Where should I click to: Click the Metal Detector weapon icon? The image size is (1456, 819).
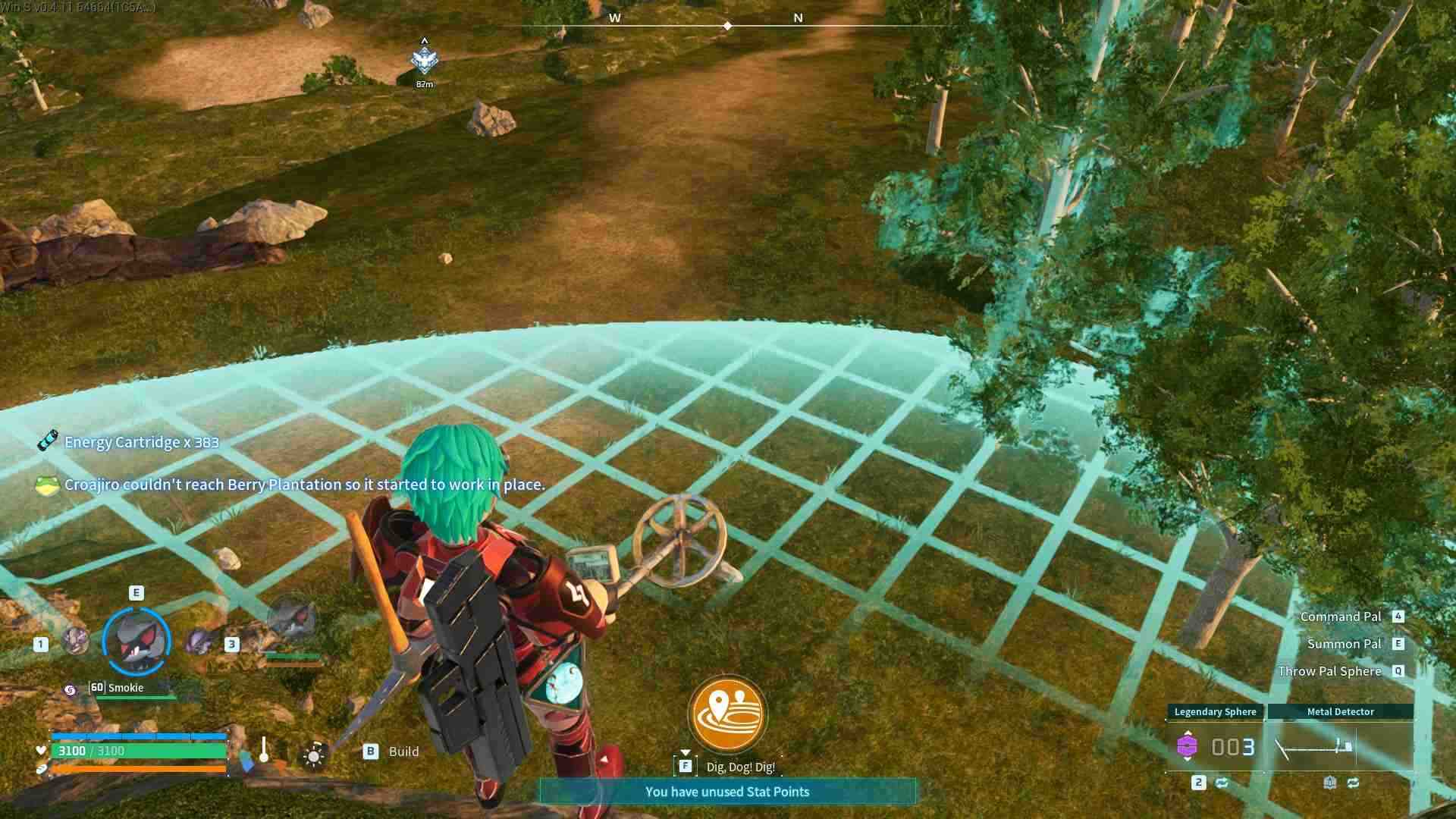click(1314, 747)
